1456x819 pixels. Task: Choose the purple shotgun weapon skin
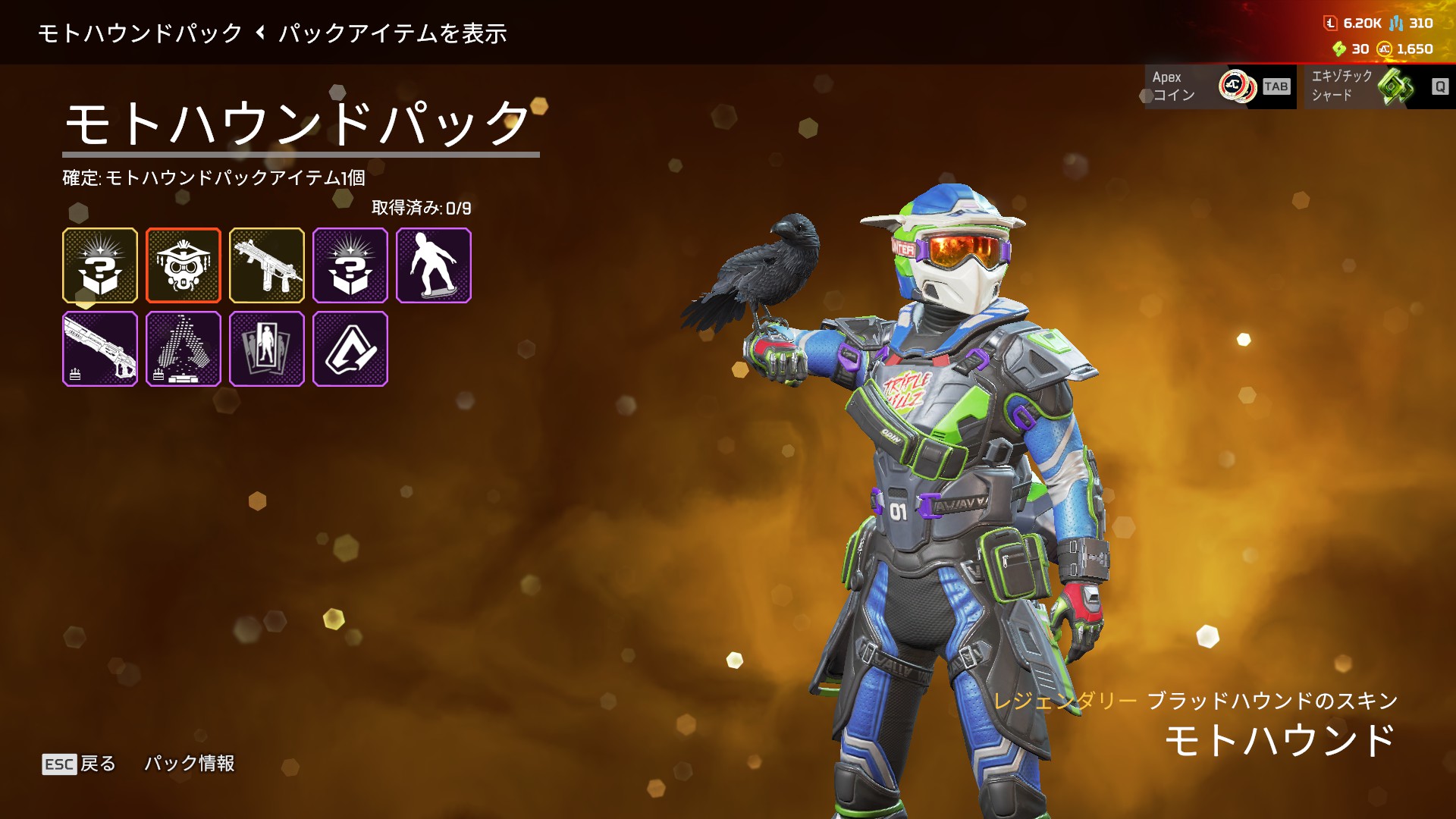[100, 349]
